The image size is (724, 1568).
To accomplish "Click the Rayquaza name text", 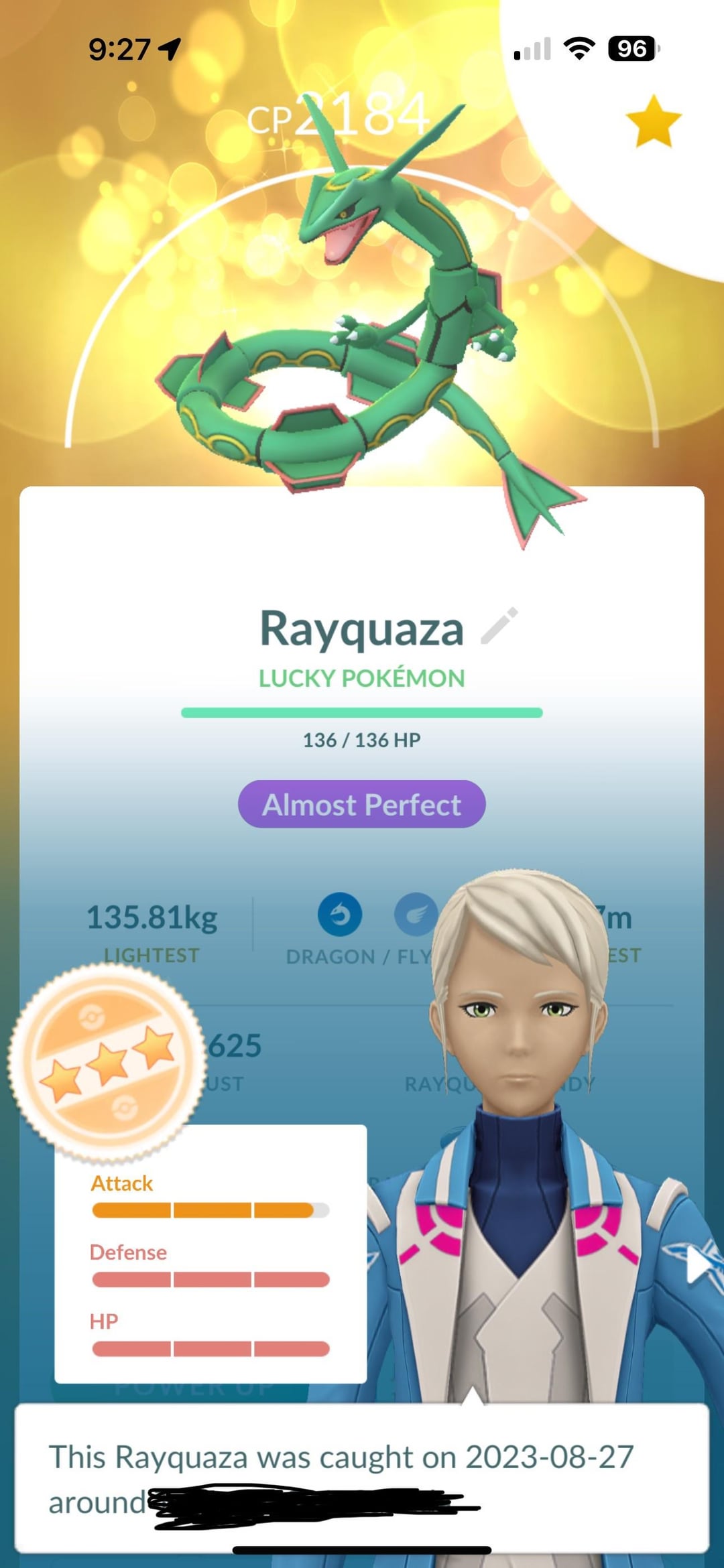I will click(x=361, y=629).
